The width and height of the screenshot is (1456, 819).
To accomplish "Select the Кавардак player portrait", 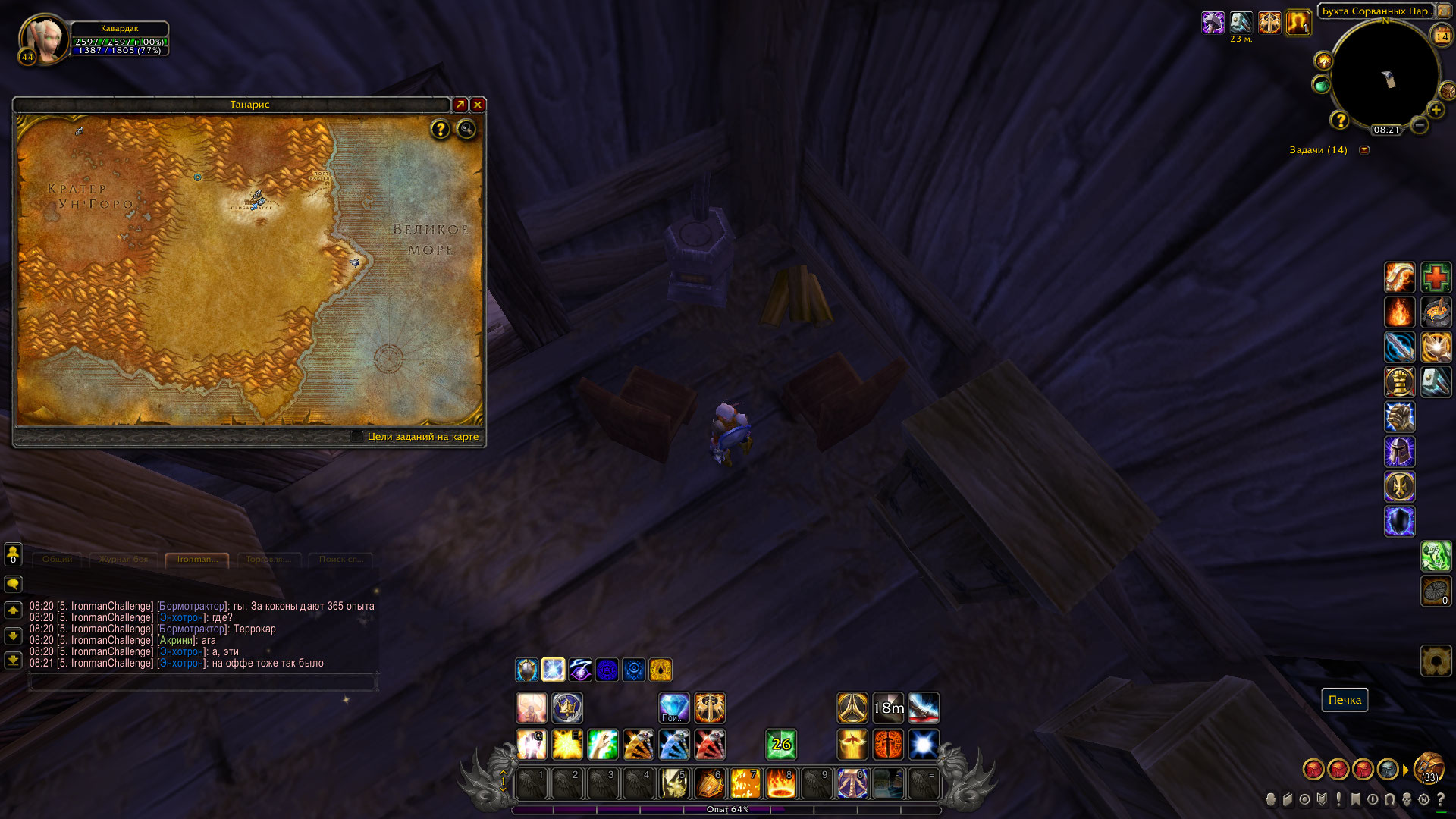I will pyautogui.click(x=45, y=39).
